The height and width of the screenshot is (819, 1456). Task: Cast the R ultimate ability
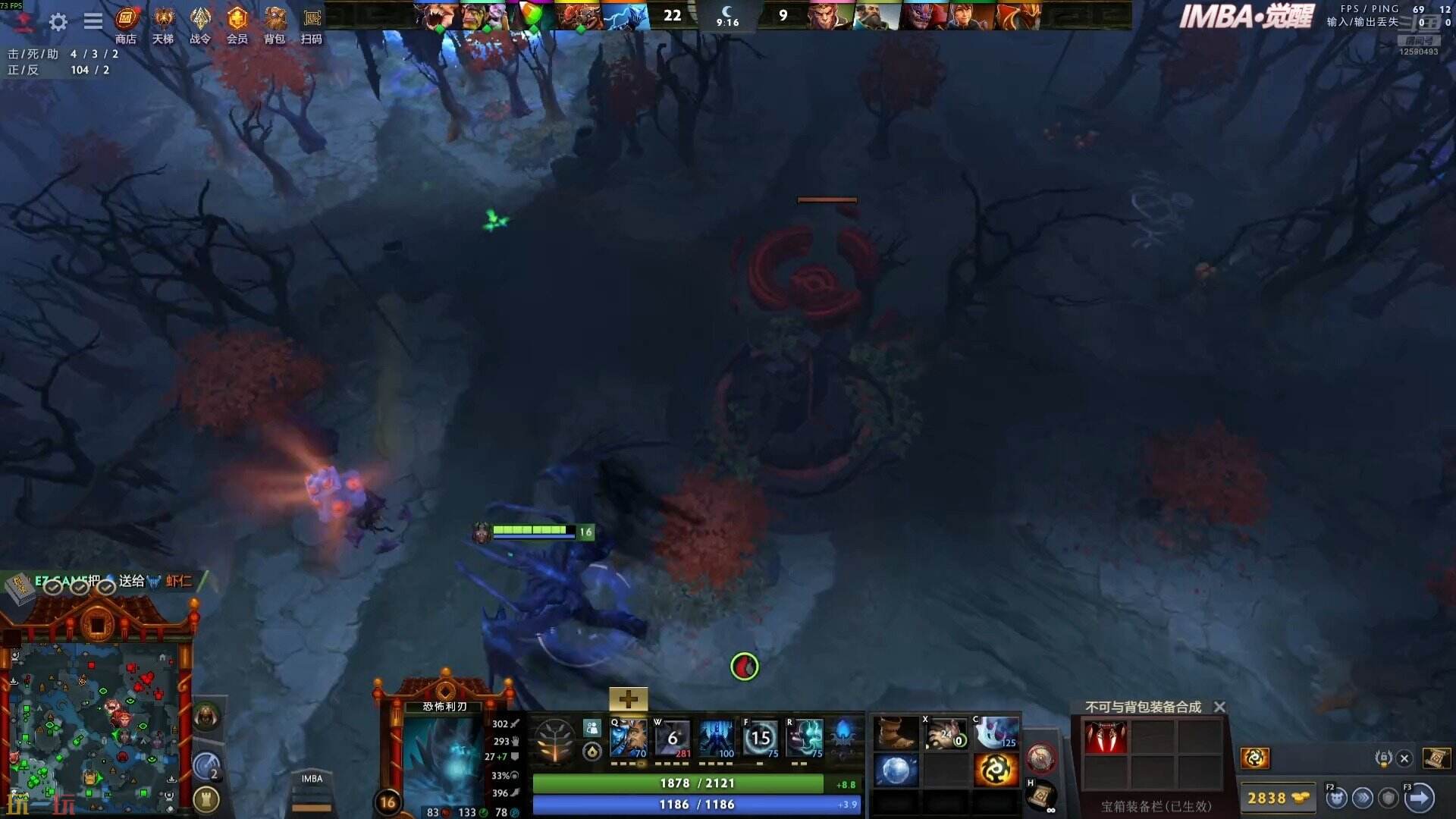point(804,737)
